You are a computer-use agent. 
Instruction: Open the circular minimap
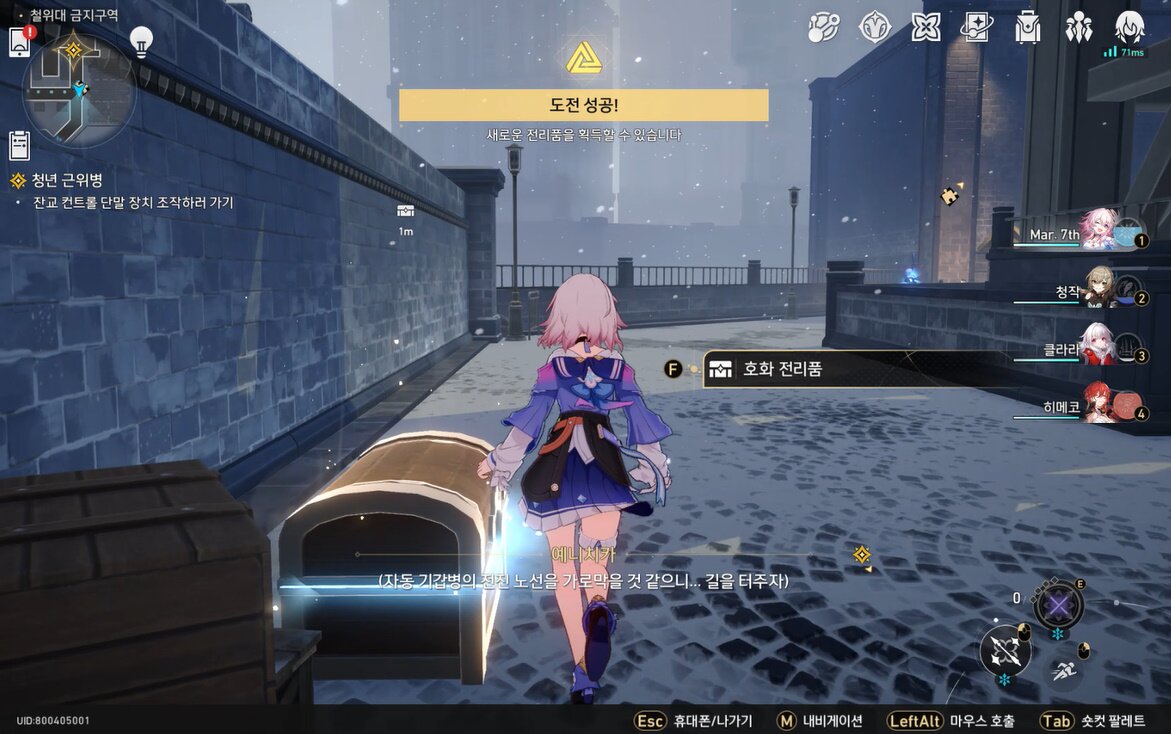tap(79, 90)
